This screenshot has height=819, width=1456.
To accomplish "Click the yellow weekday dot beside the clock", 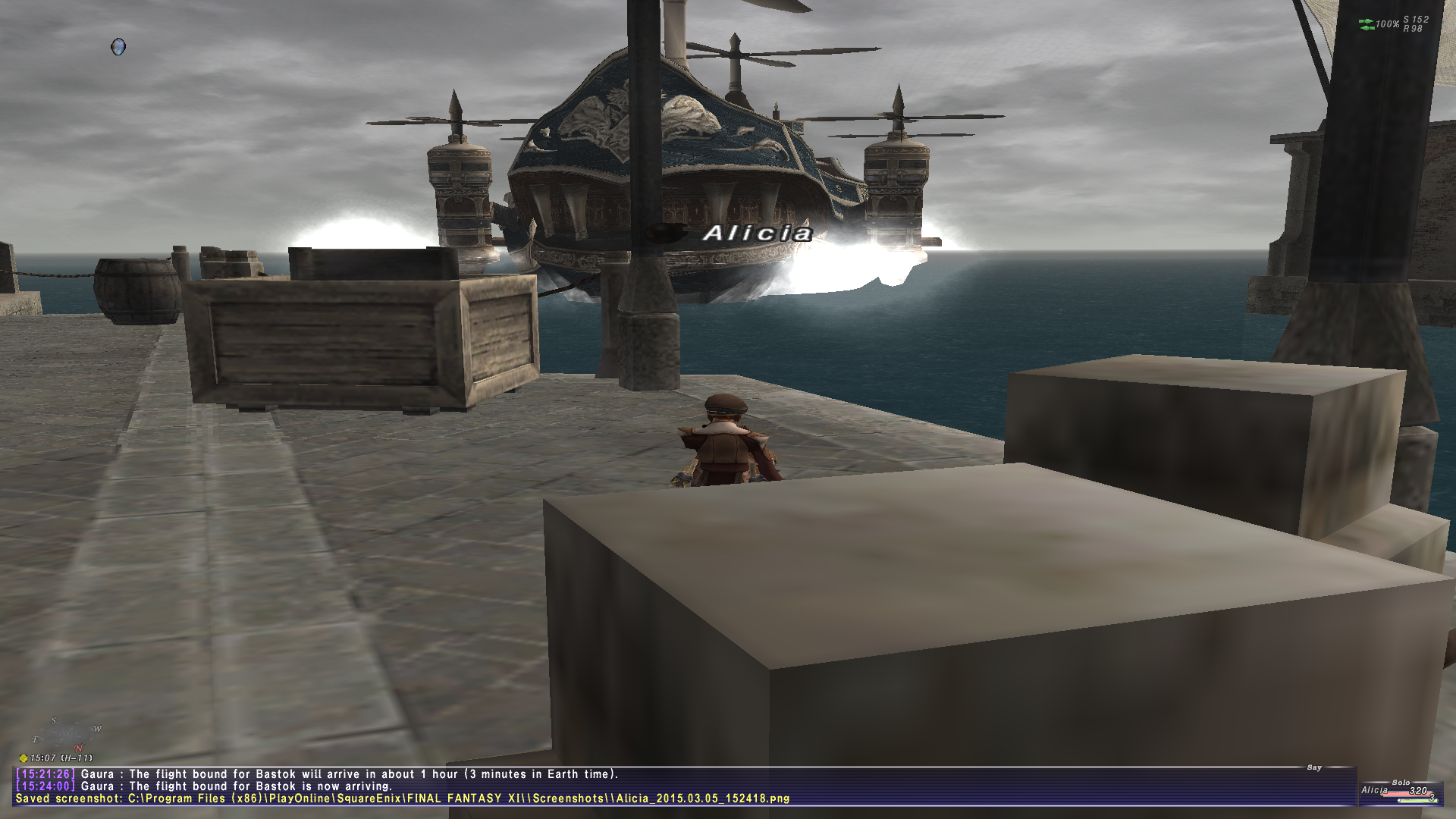I will 24,758.
